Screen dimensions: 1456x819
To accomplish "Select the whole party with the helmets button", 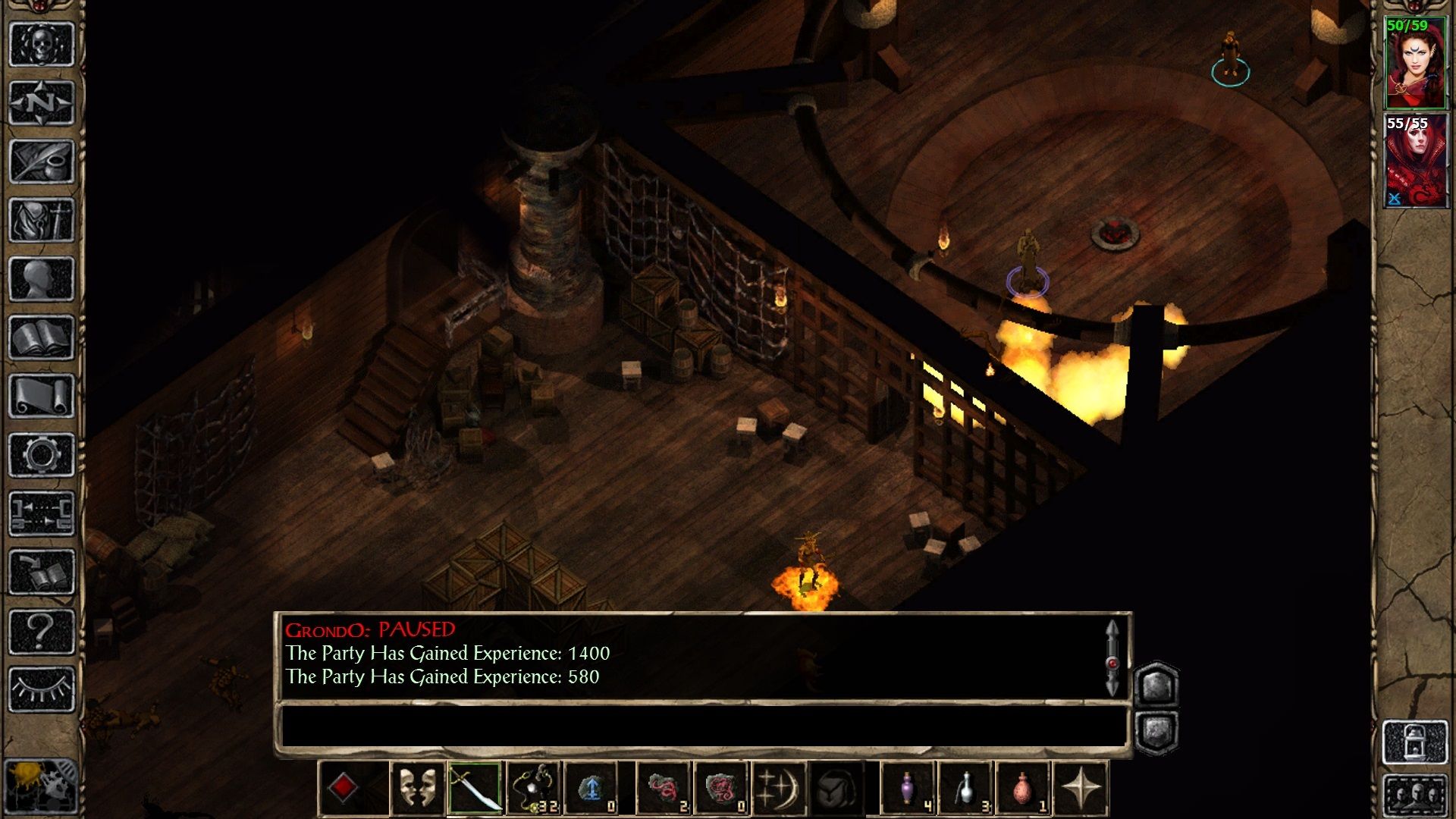I will click(x=1415, y=796).
